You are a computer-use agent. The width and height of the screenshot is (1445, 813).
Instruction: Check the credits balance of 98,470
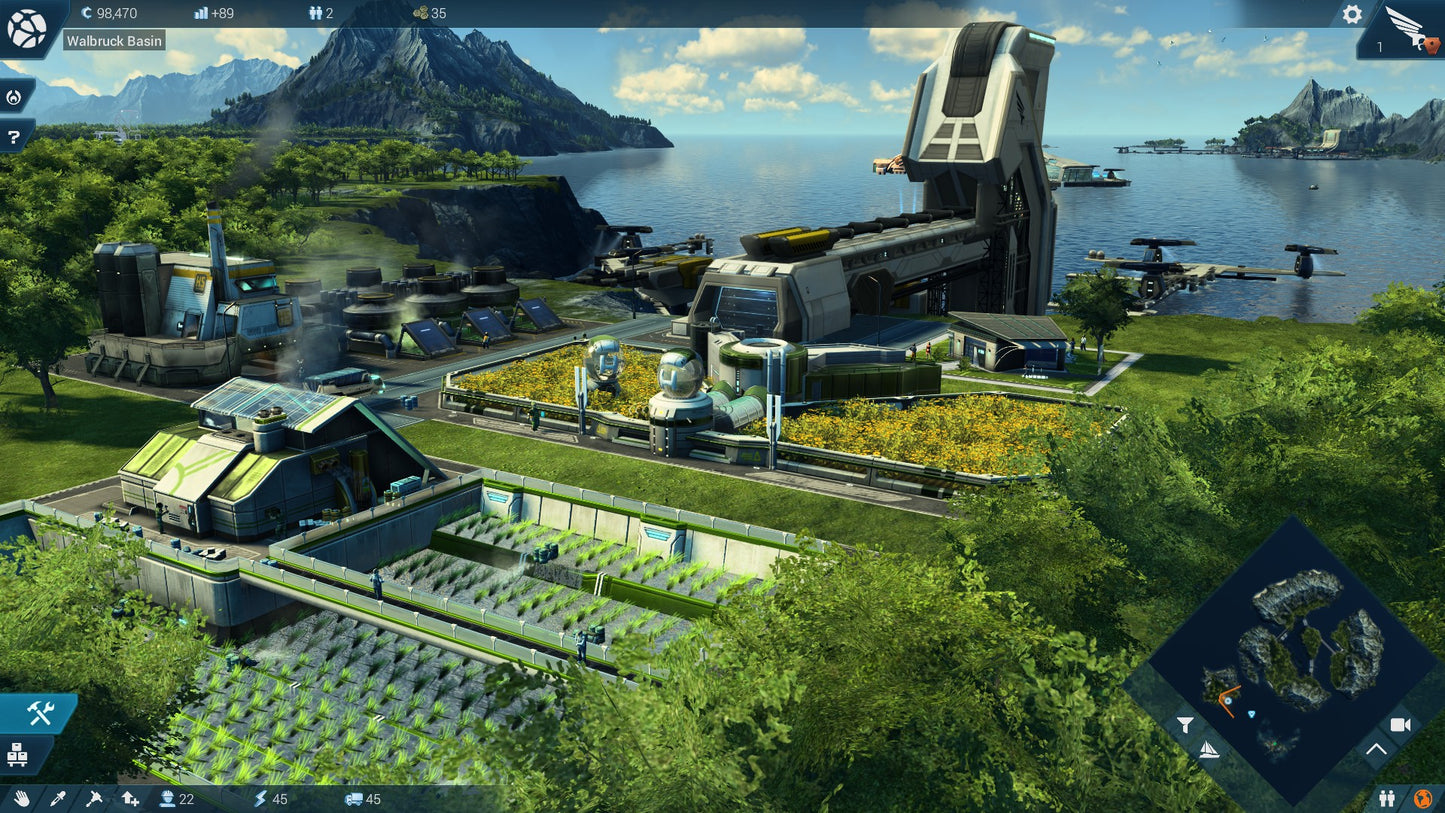click(110, 14)
